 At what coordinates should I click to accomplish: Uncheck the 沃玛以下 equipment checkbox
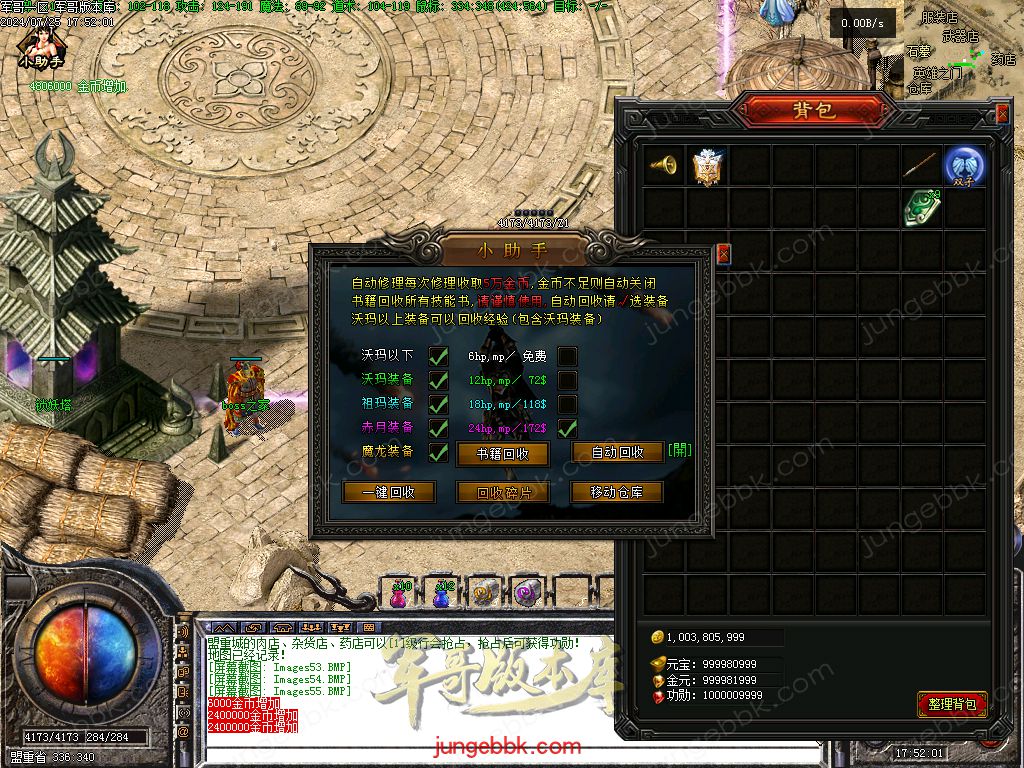point(438,356)
